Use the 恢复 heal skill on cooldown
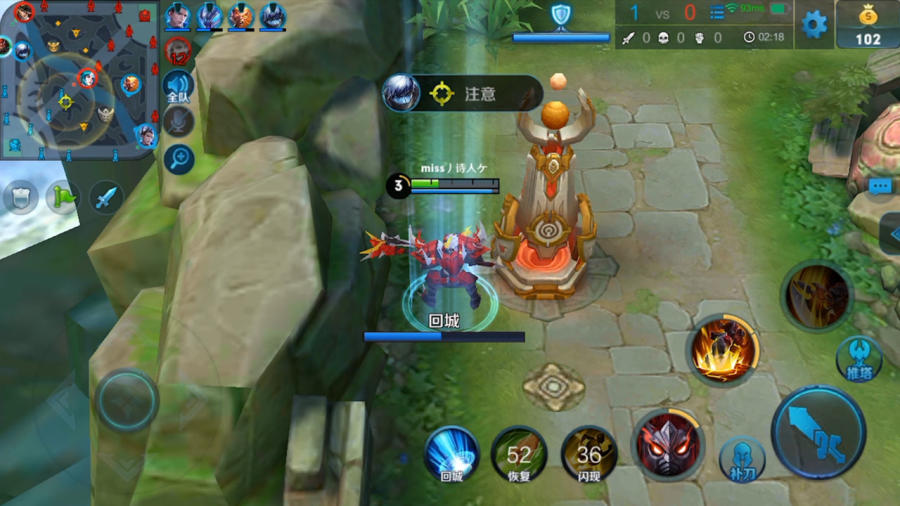The width and height of the screenshot is (900, 506). [519, 454]
